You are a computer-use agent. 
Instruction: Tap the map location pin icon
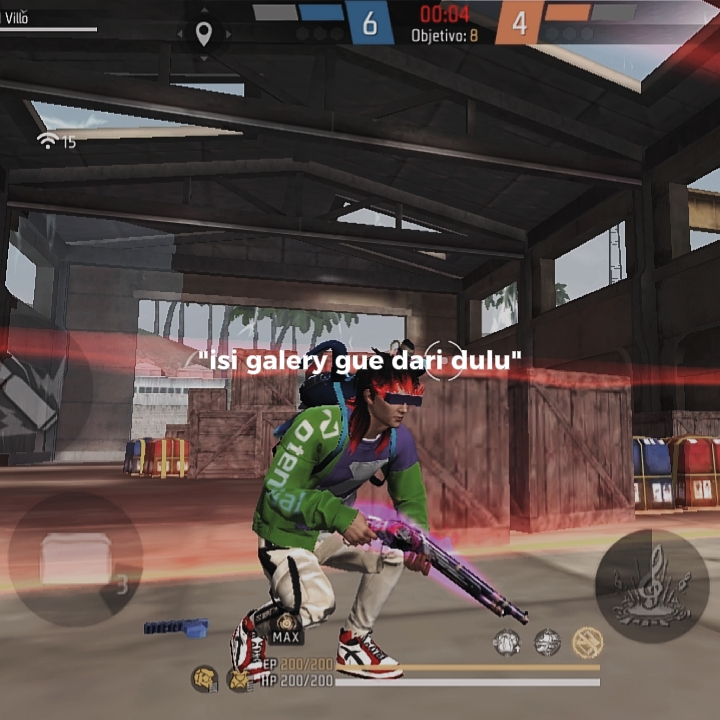(x=204, y=35)
